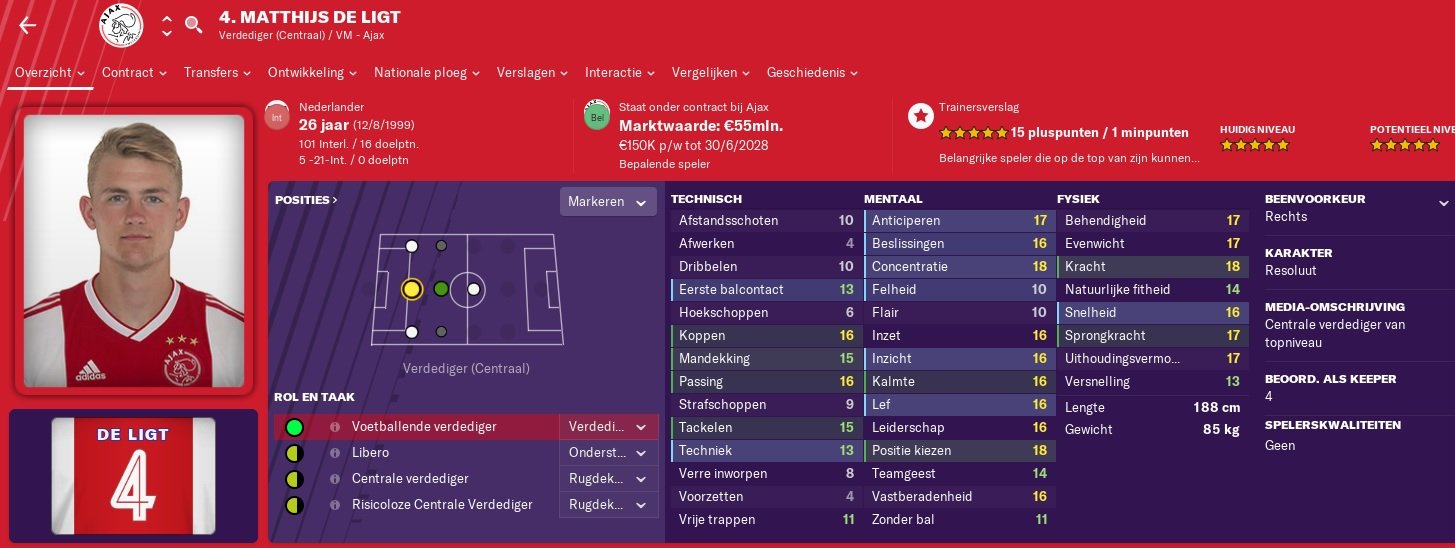The height and width of the screenshot is (548, 1455).
Task: Expand the Beenvoorkeur panel
Action: point(1443,203)
